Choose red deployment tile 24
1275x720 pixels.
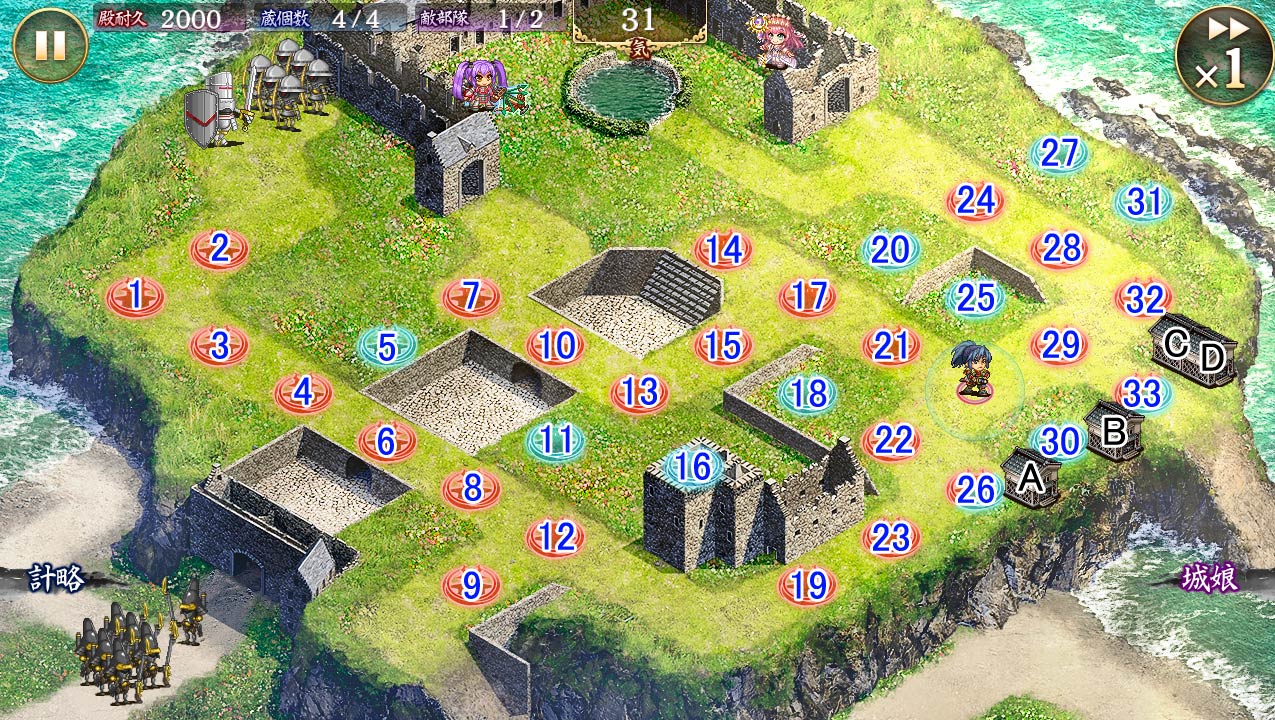[975, 201]
